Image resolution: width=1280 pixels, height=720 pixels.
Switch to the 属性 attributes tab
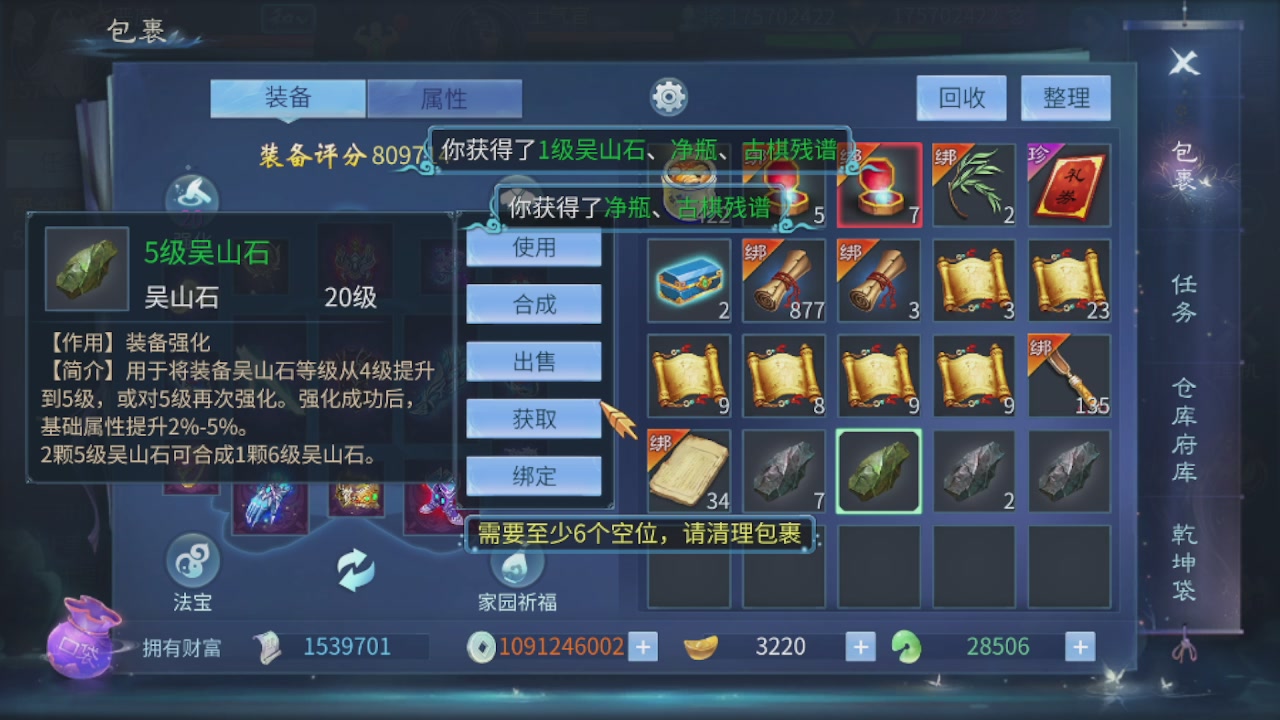pos(444,98)
